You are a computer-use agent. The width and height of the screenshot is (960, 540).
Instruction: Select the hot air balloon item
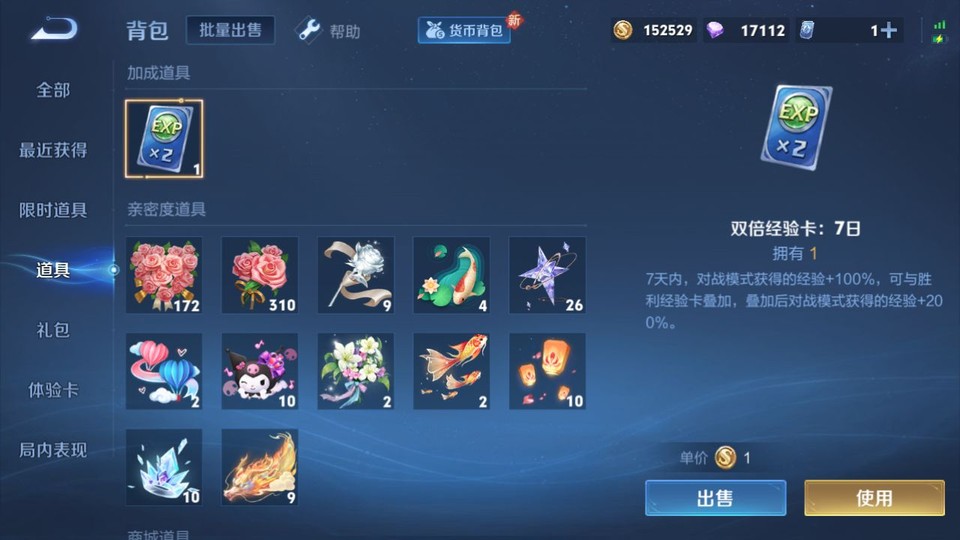164,371
